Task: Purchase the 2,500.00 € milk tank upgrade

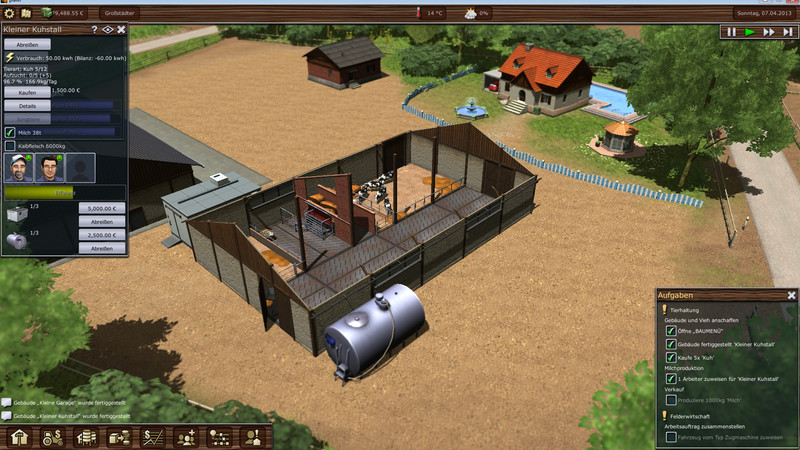Action: pos(102,234)
